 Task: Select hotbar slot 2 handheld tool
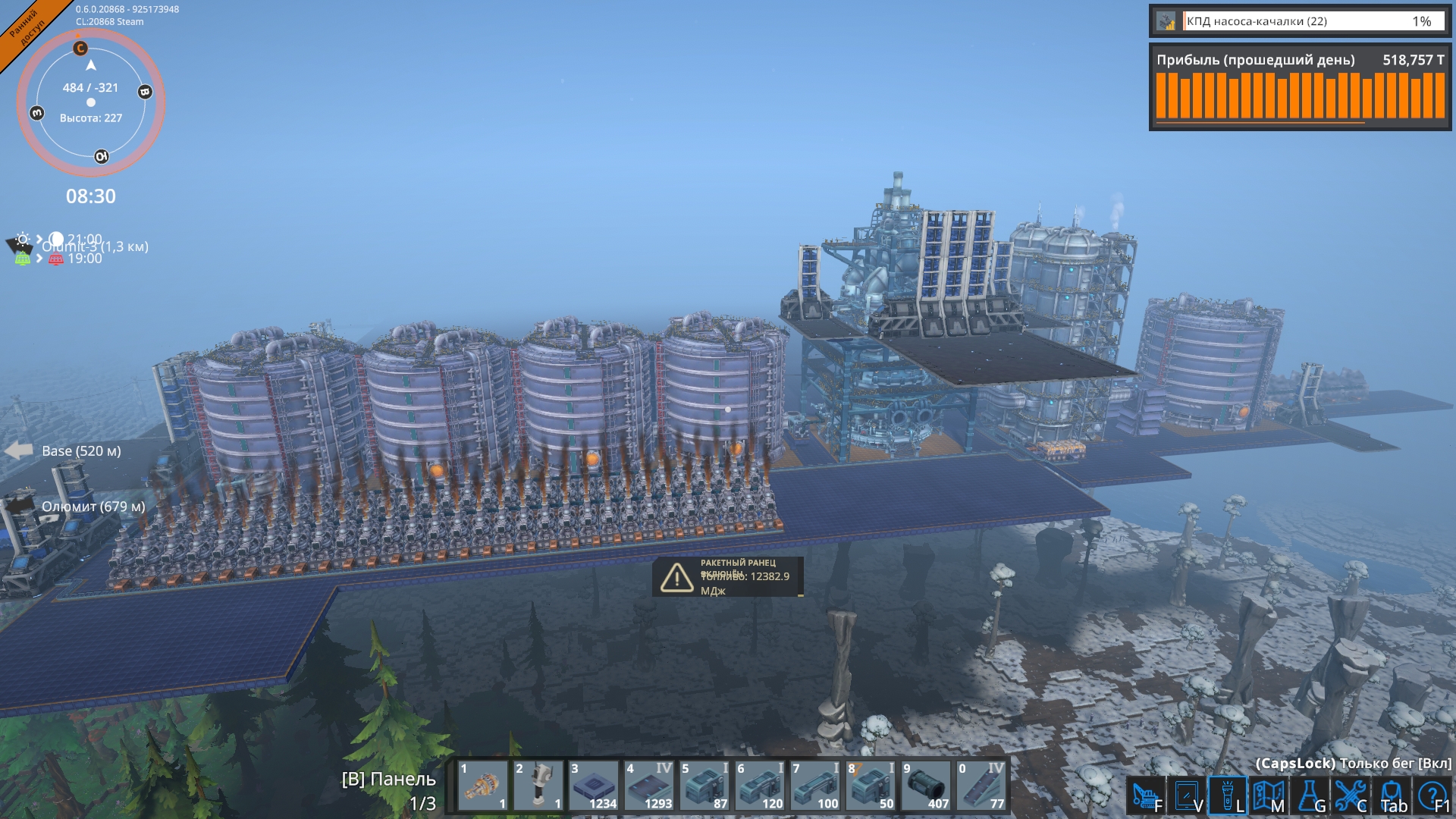click(538, 786)
